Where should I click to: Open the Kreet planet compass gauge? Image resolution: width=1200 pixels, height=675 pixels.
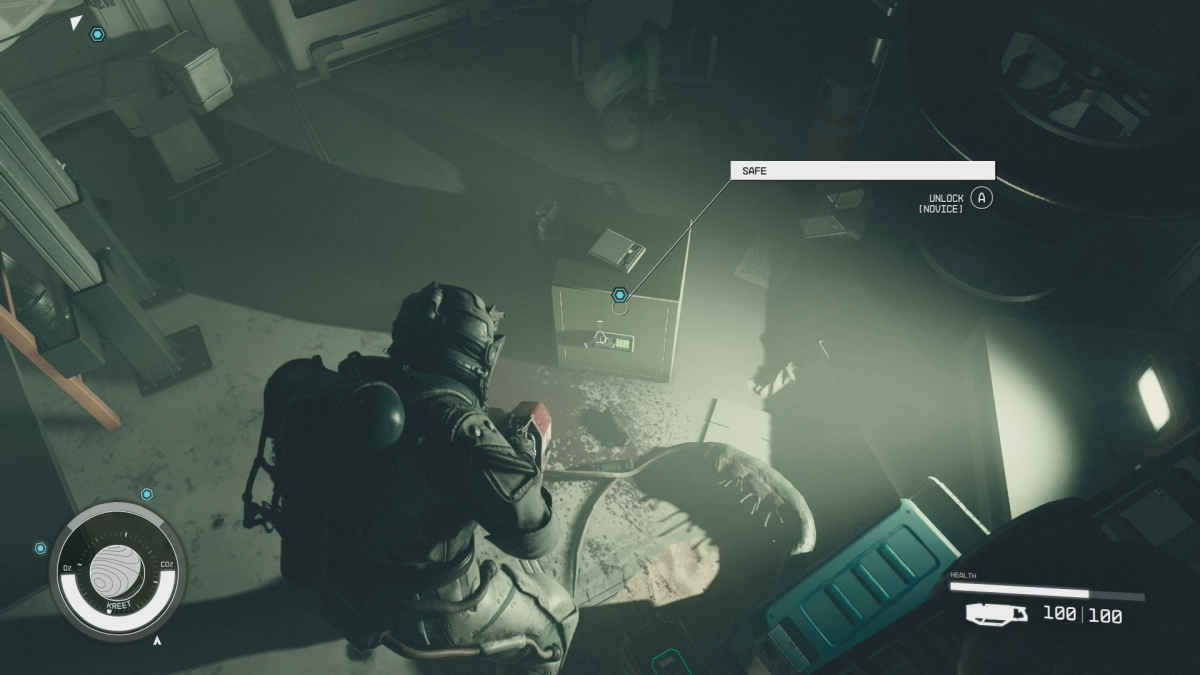click(117, 570)
